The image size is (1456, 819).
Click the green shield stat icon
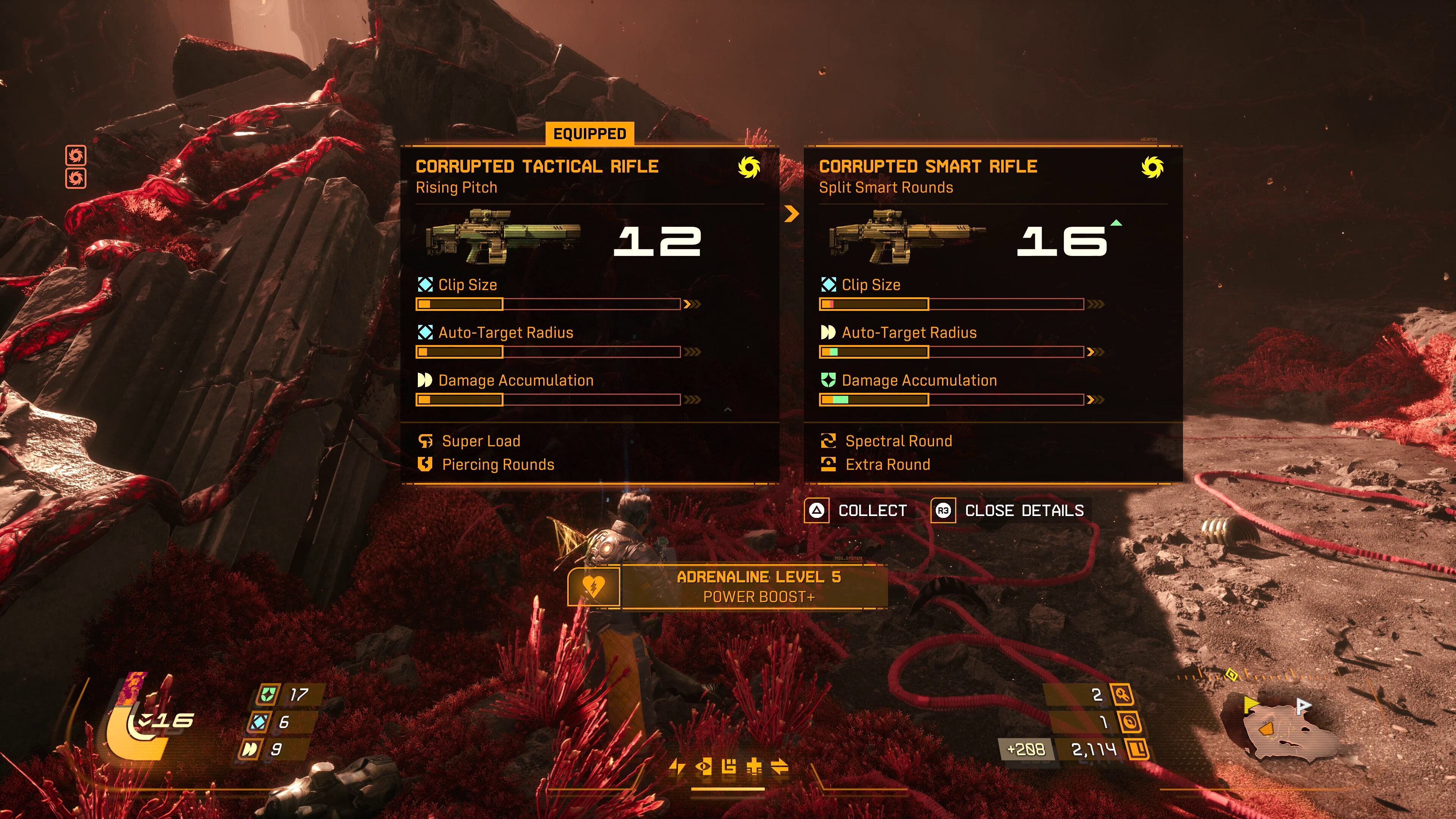(x=267, y=695)
